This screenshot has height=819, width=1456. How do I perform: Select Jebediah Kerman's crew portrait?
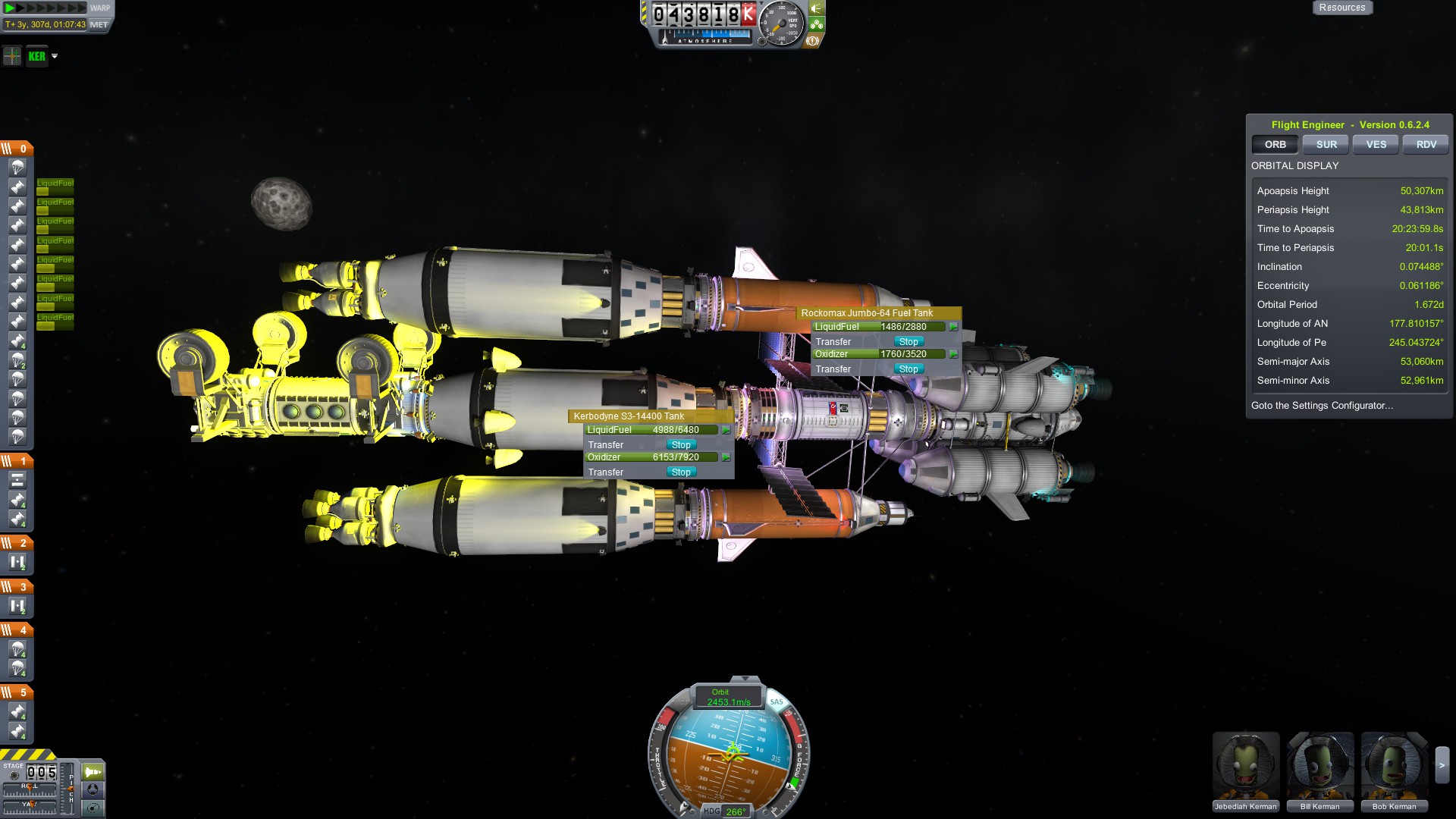pyautogui.click(x=1245, y=770)
